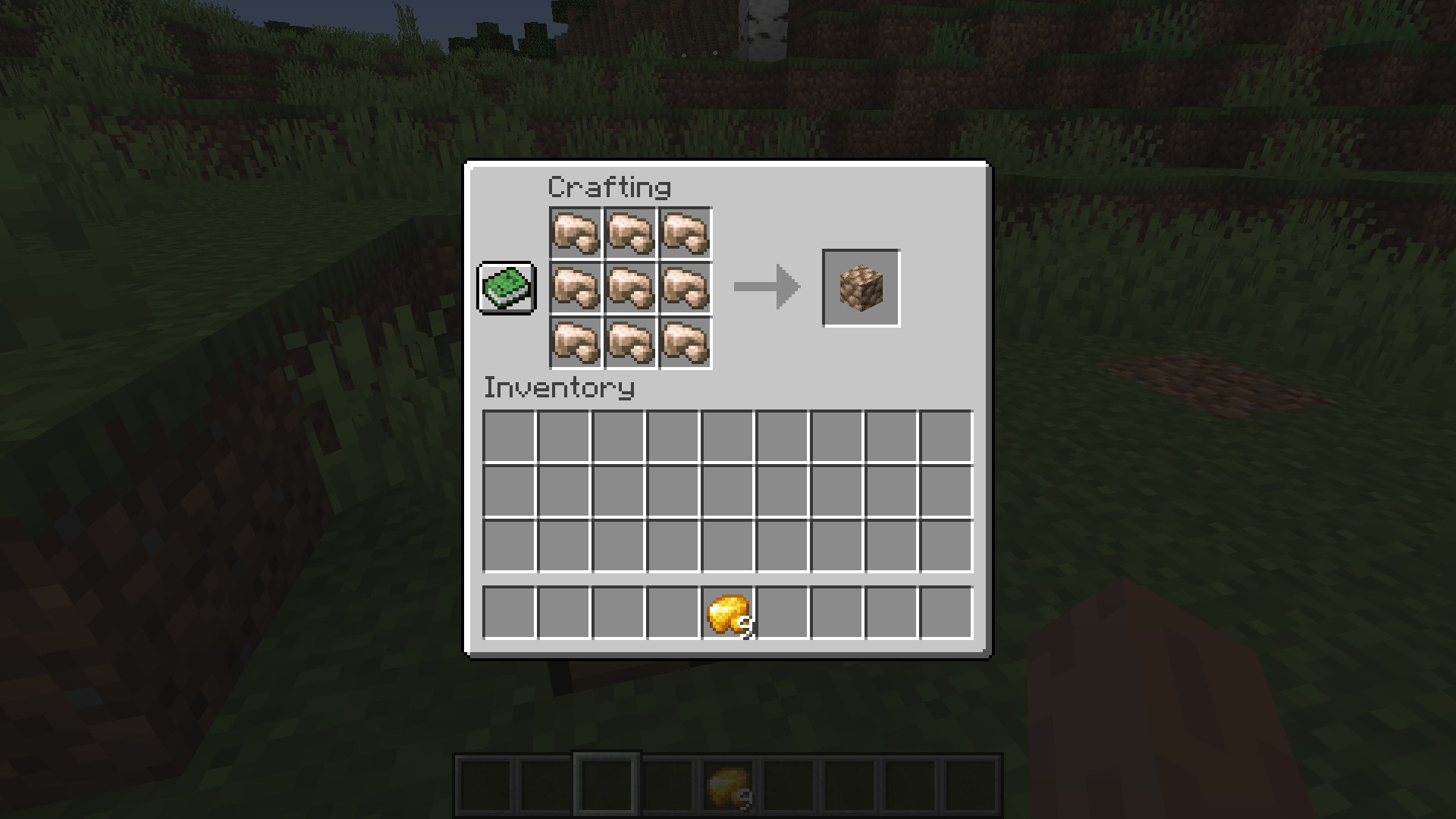Image resolution: width=1456 pixels, height=819 pixels.
Task: Take the raw iron block from output slot
Action: 861,288
